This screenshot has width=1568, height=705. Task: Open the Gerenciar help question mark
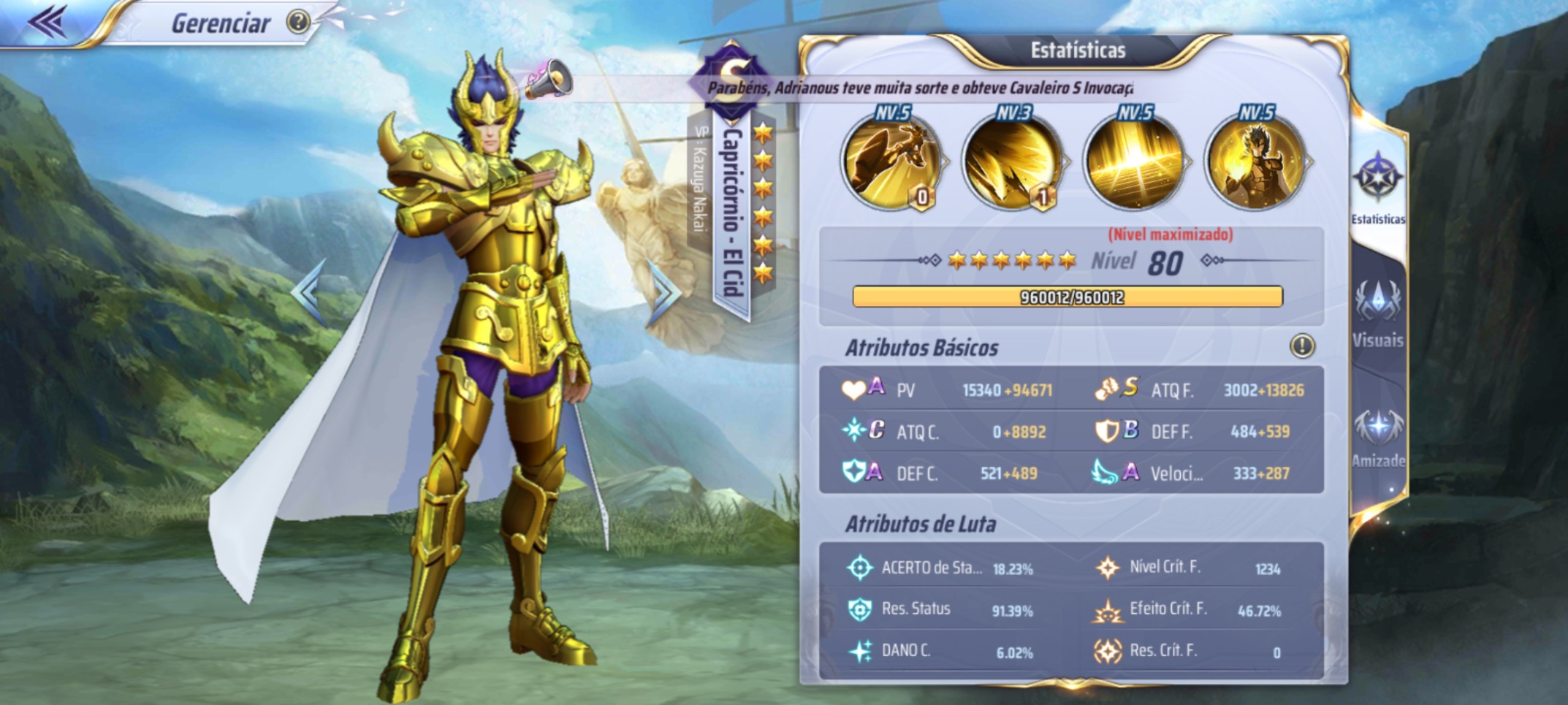[298, 23]
